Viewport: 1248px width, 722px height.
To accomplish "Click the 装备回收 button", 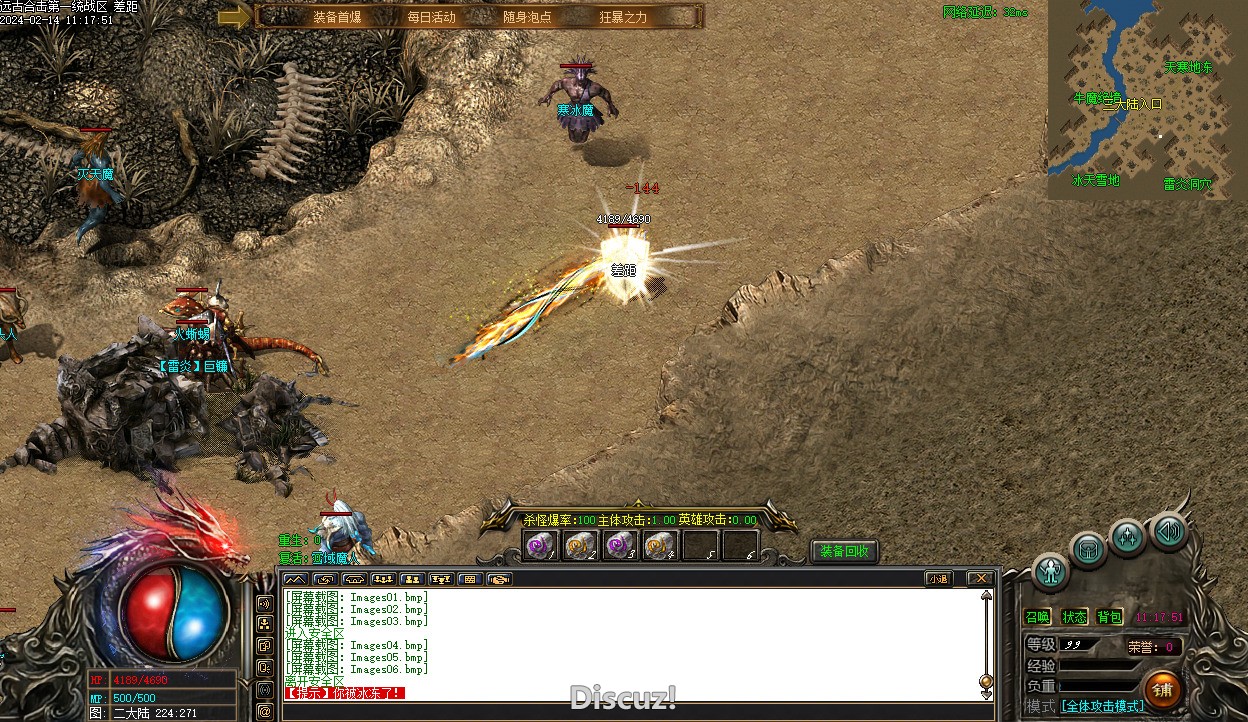I will (844, 551).
